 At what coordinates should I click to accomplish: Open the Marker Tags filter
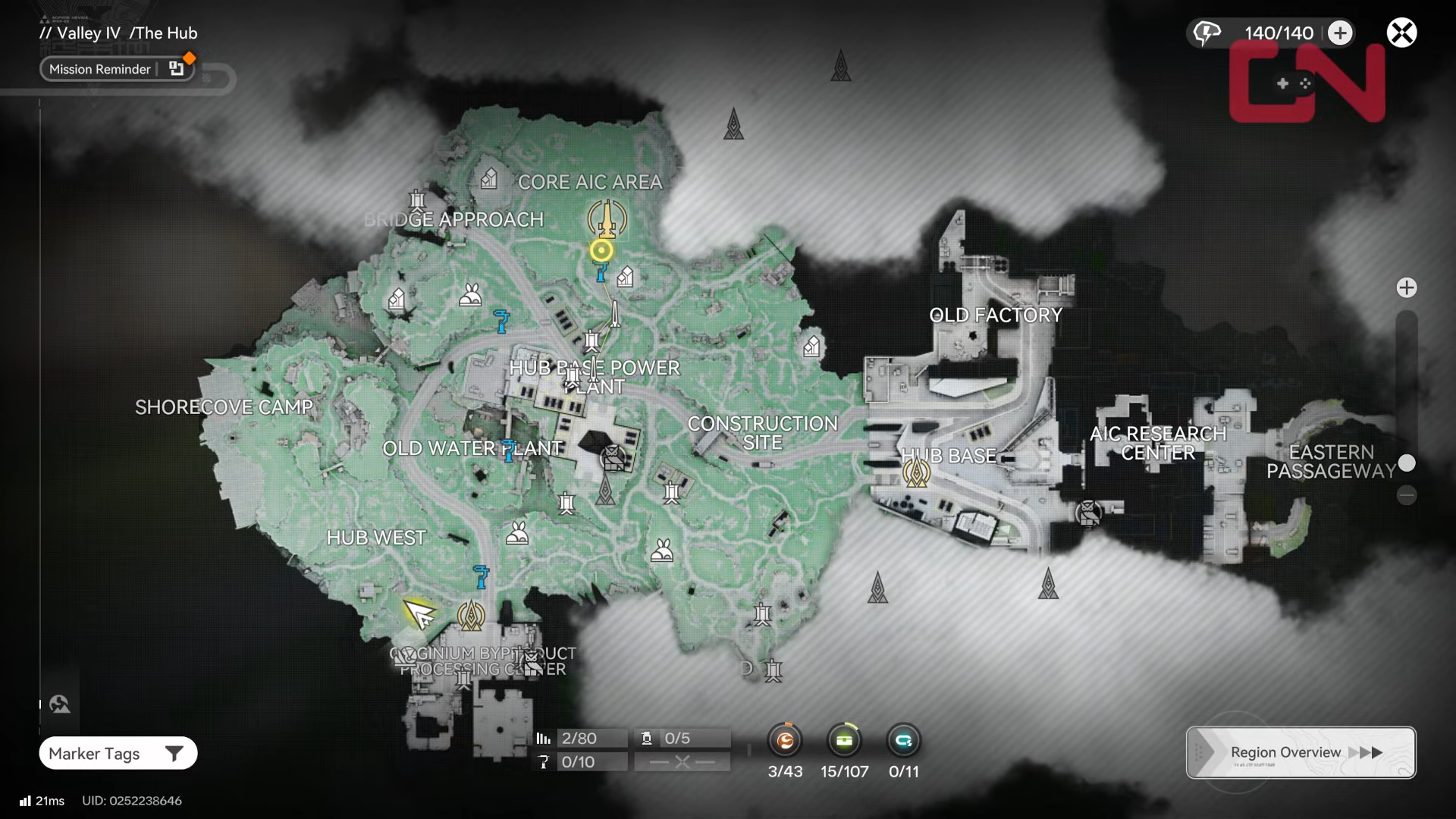click(x=118, y=753)
